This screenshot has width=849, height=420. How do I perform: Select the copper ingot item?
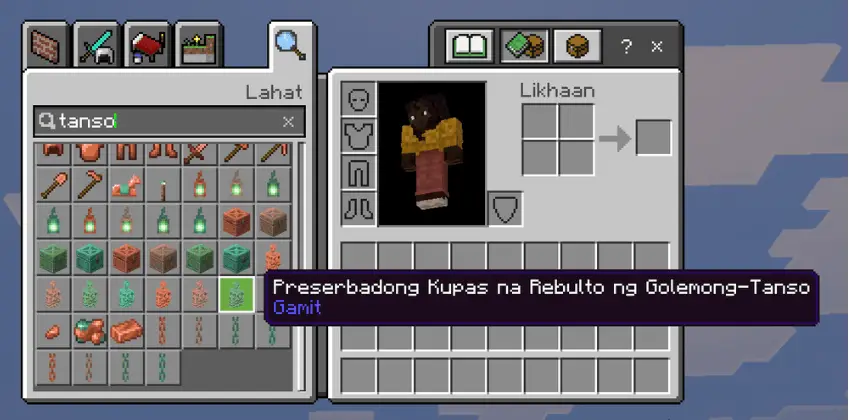click(126, 330)
